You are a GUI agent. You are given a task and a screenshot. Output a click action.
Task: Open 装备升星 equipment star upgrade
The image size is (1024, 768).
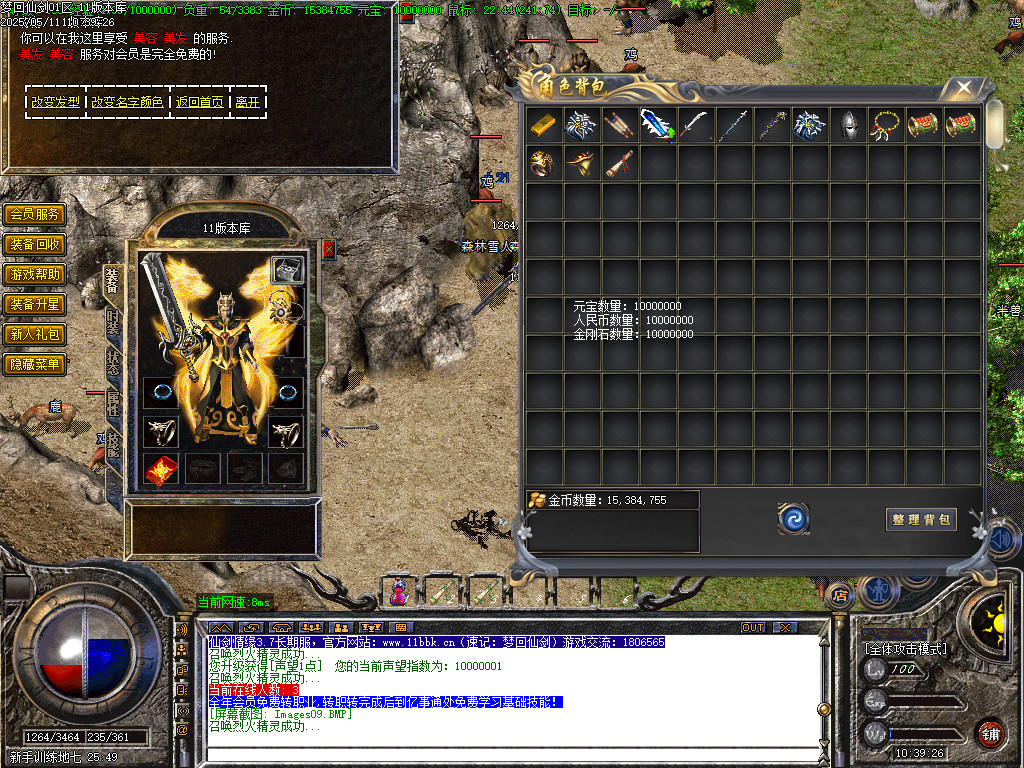coord(35,304)
